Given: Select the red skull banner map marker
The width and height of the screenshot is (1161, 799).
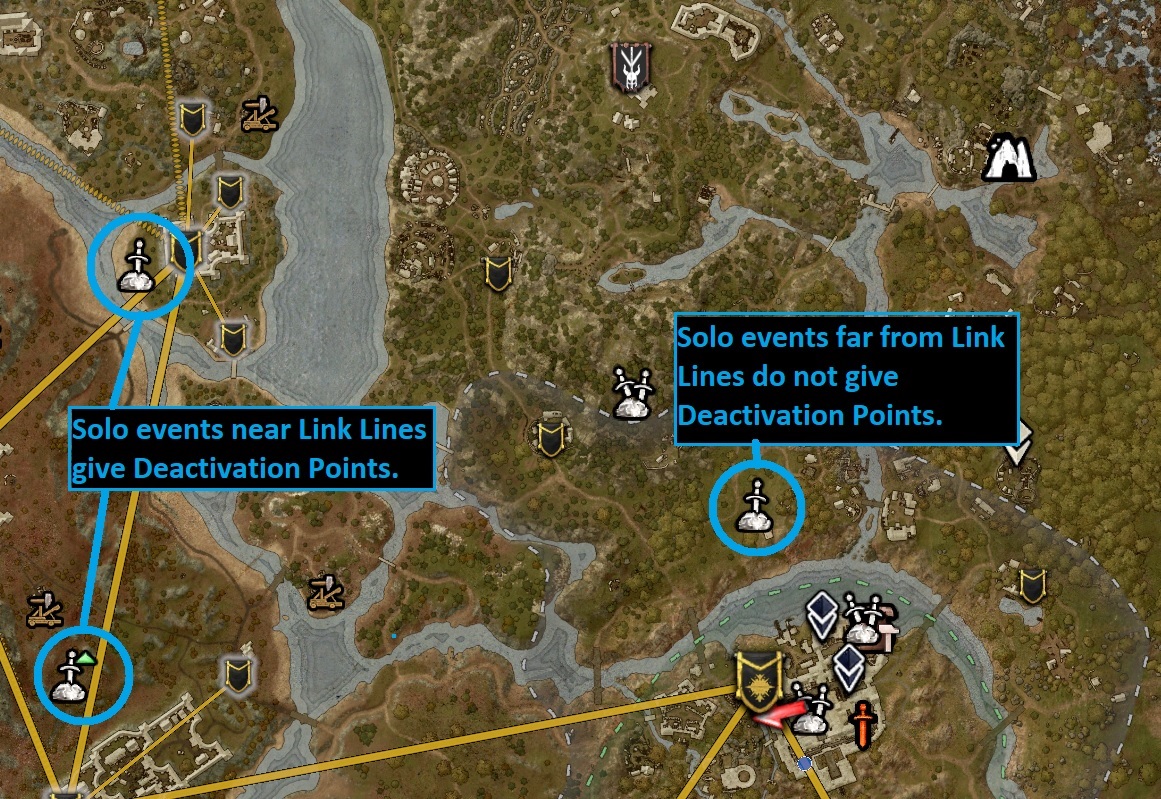Looking at the screenshot, I should tap(630, 68).
